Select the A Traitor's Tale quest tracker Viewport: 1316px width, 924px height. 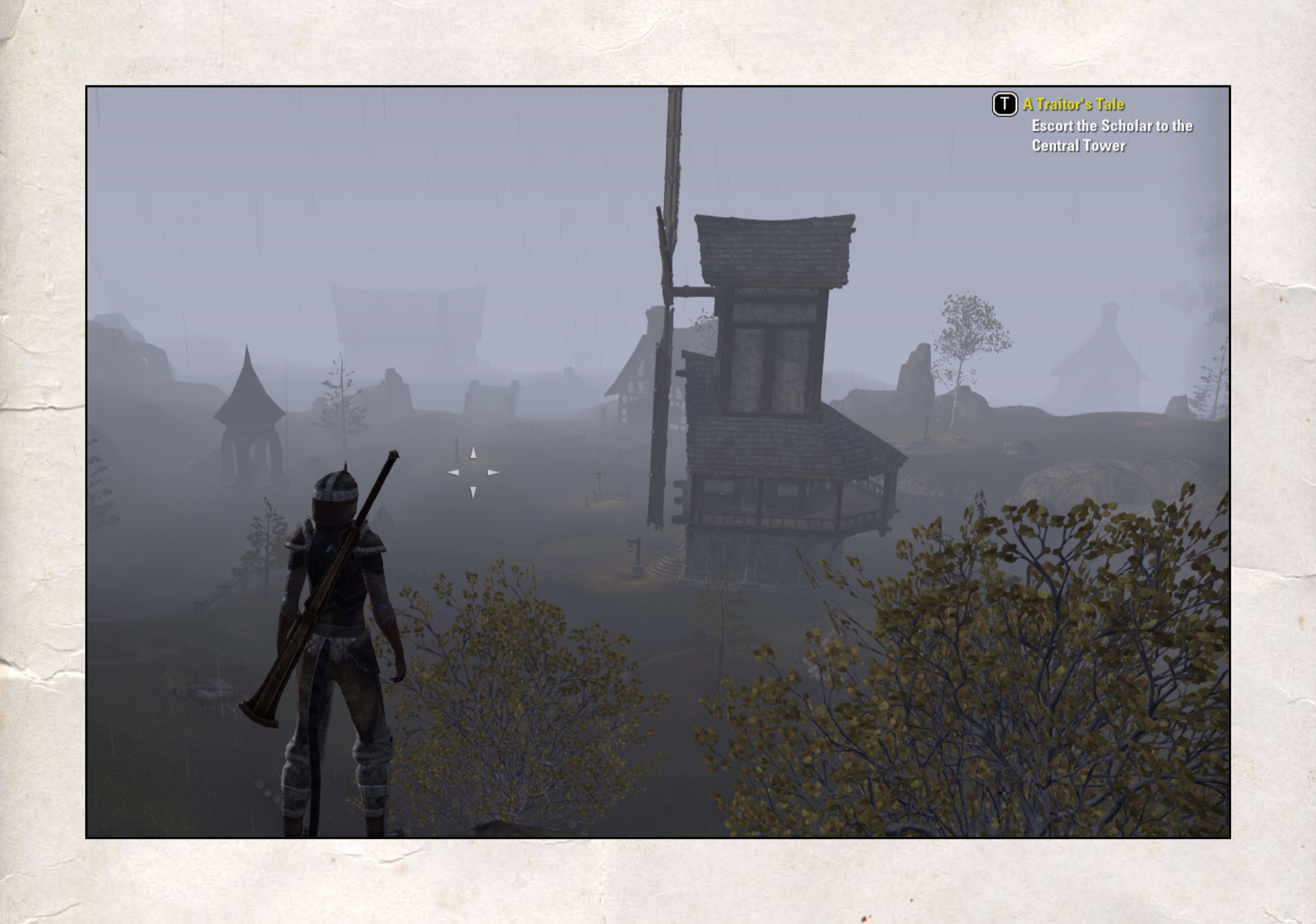point(1073,104)
